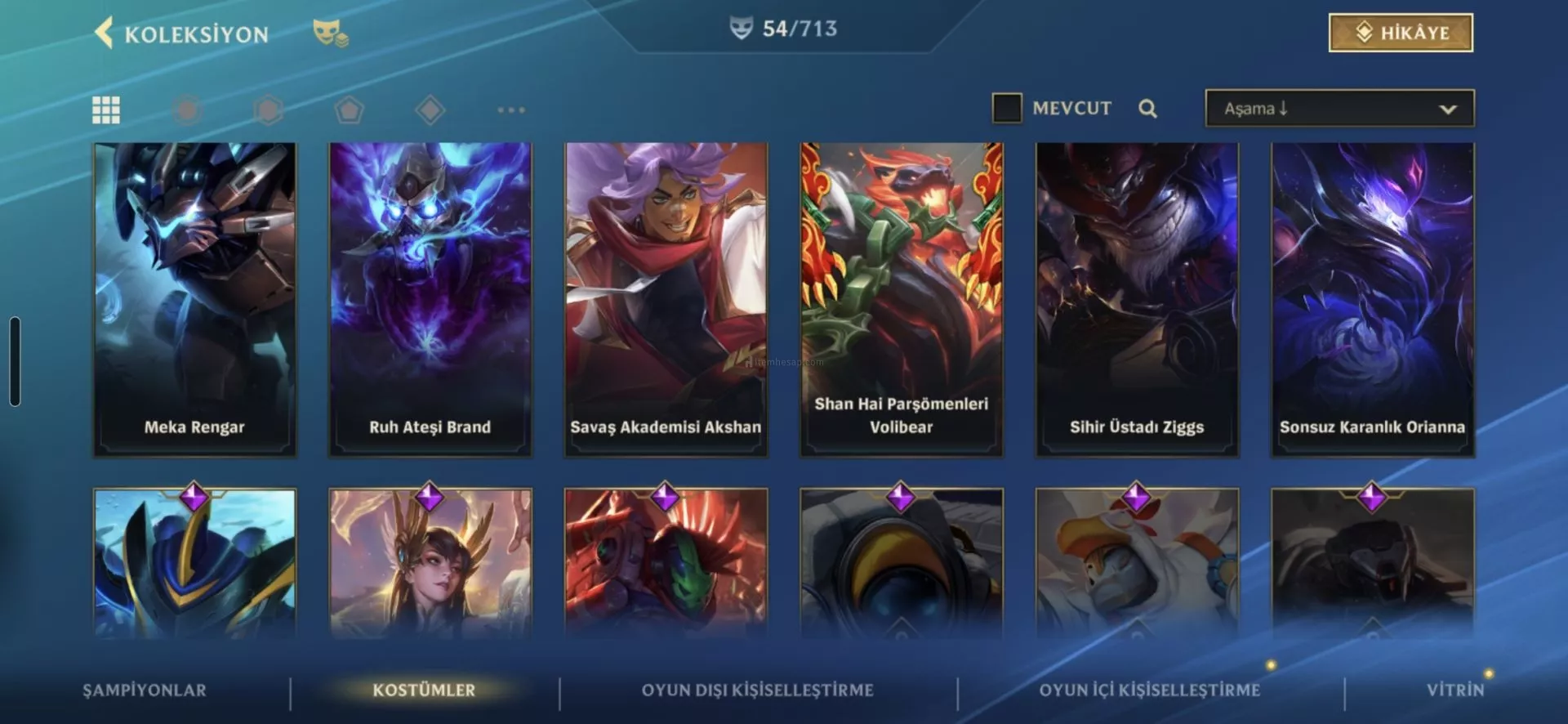Go back from the Koleksiyon screen
Image resolution: width=1568 pixels, height=724 pixels.
[104, 34]
